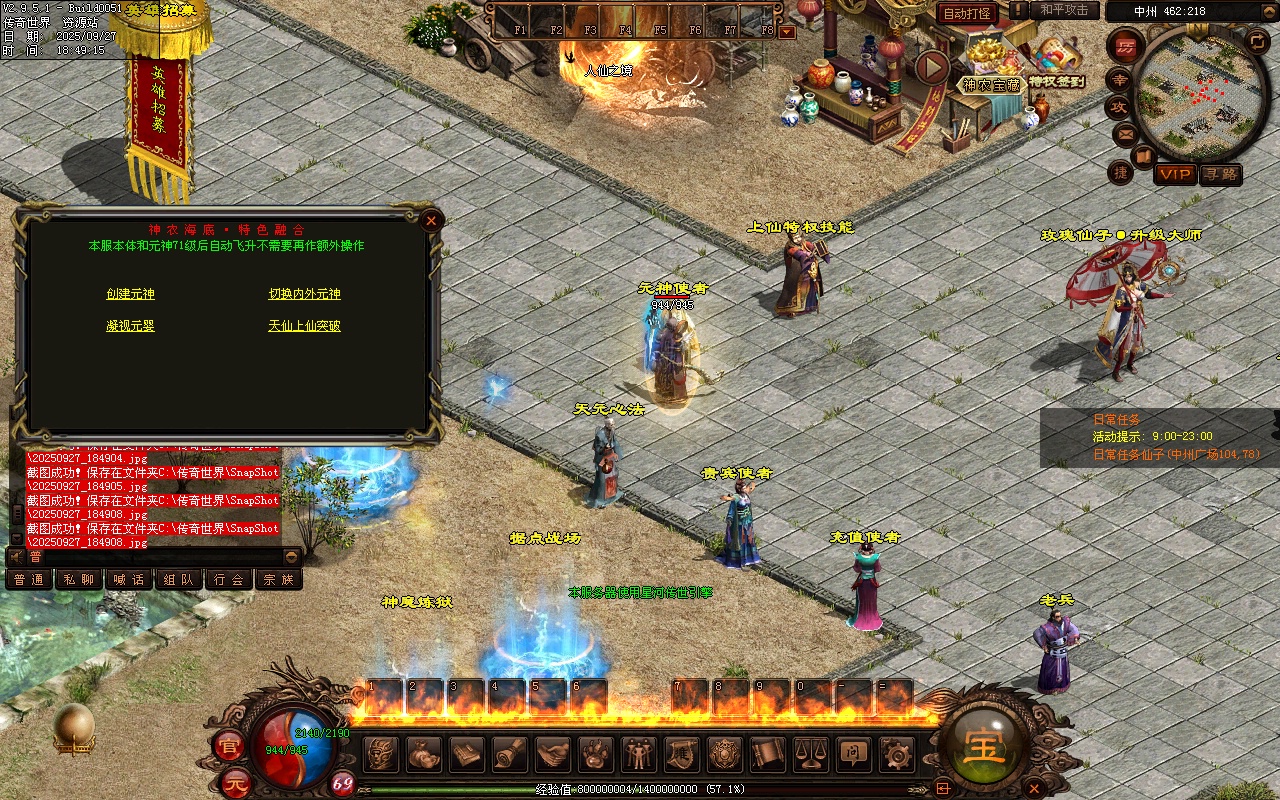Image resolution: width=1280 pixels, height=800 pixels.
Task: Open the handshake trade icon
Action: [553, 753]
